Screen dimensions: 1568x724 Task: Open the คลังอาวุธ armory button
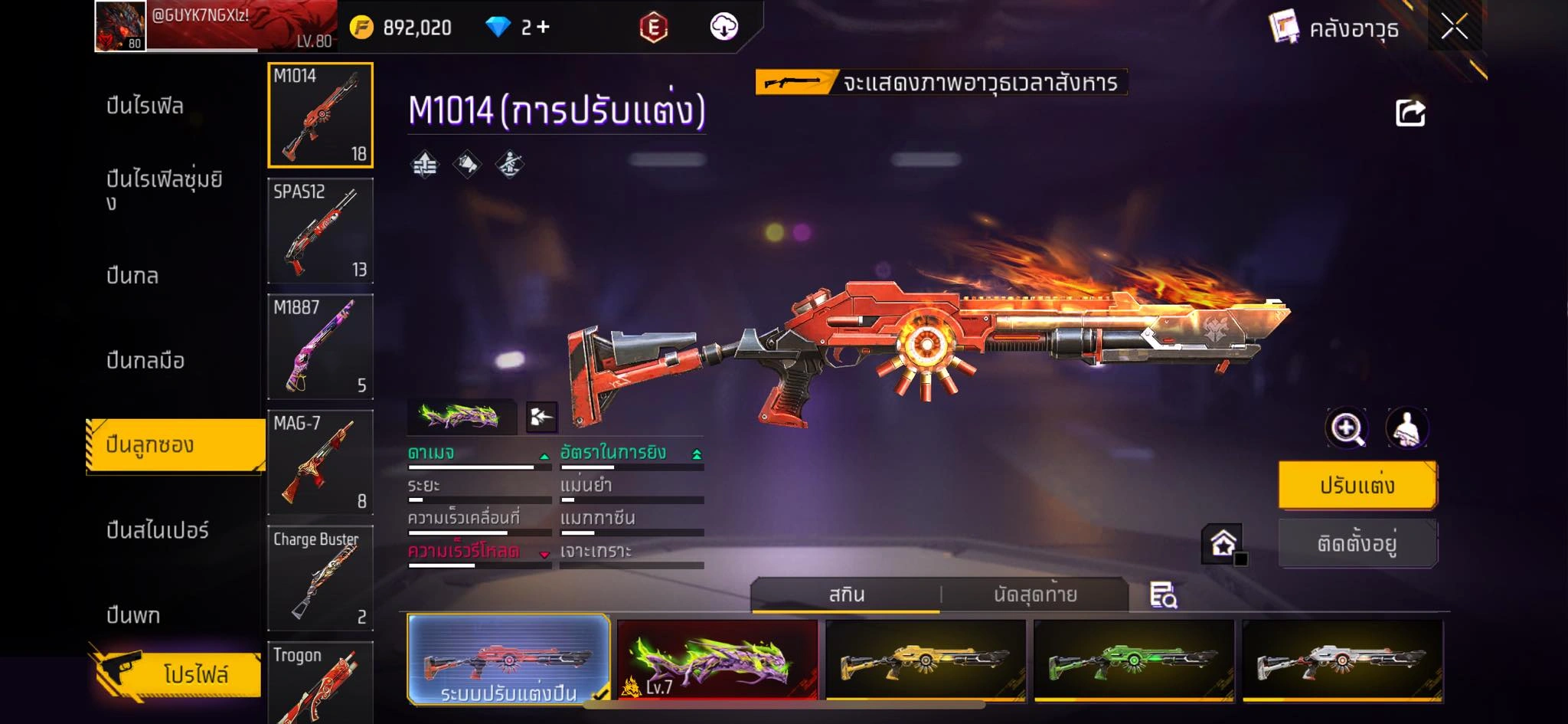1334,29
